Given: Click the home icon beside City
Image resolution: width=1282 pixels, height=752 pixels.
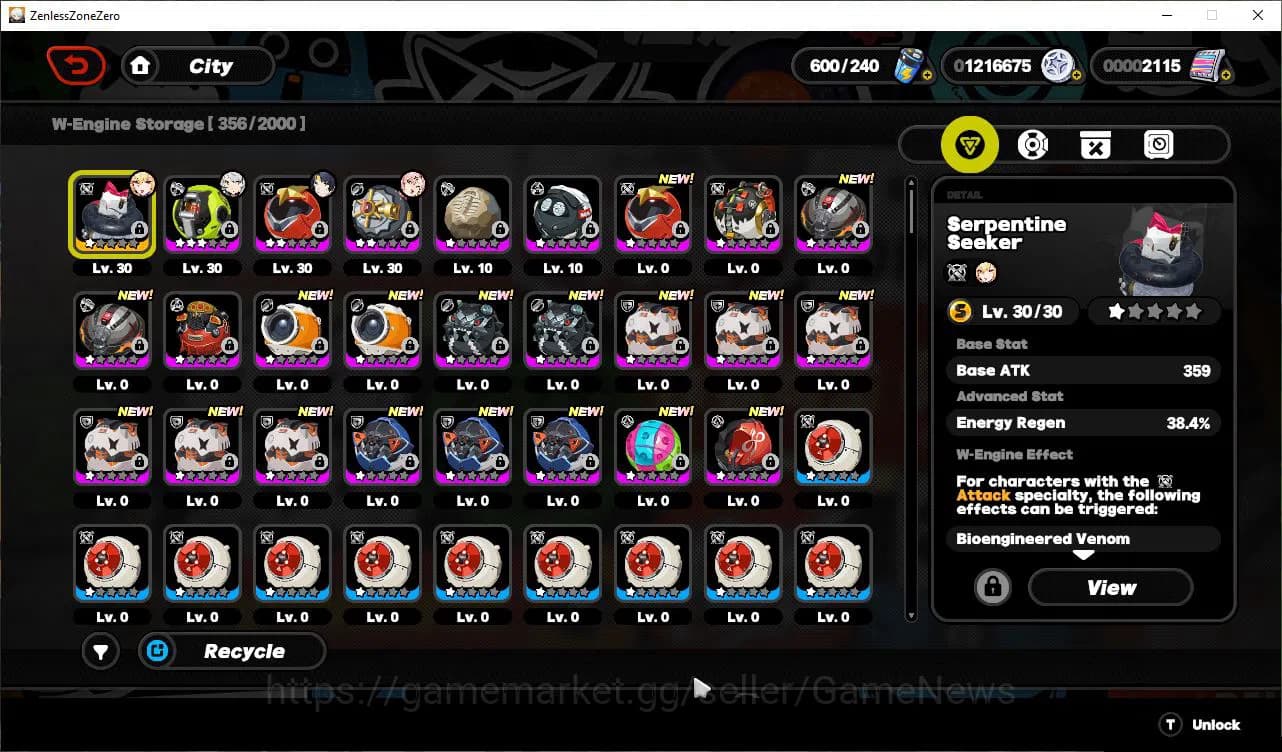Looking at the screenshot, I should (140, 65).
